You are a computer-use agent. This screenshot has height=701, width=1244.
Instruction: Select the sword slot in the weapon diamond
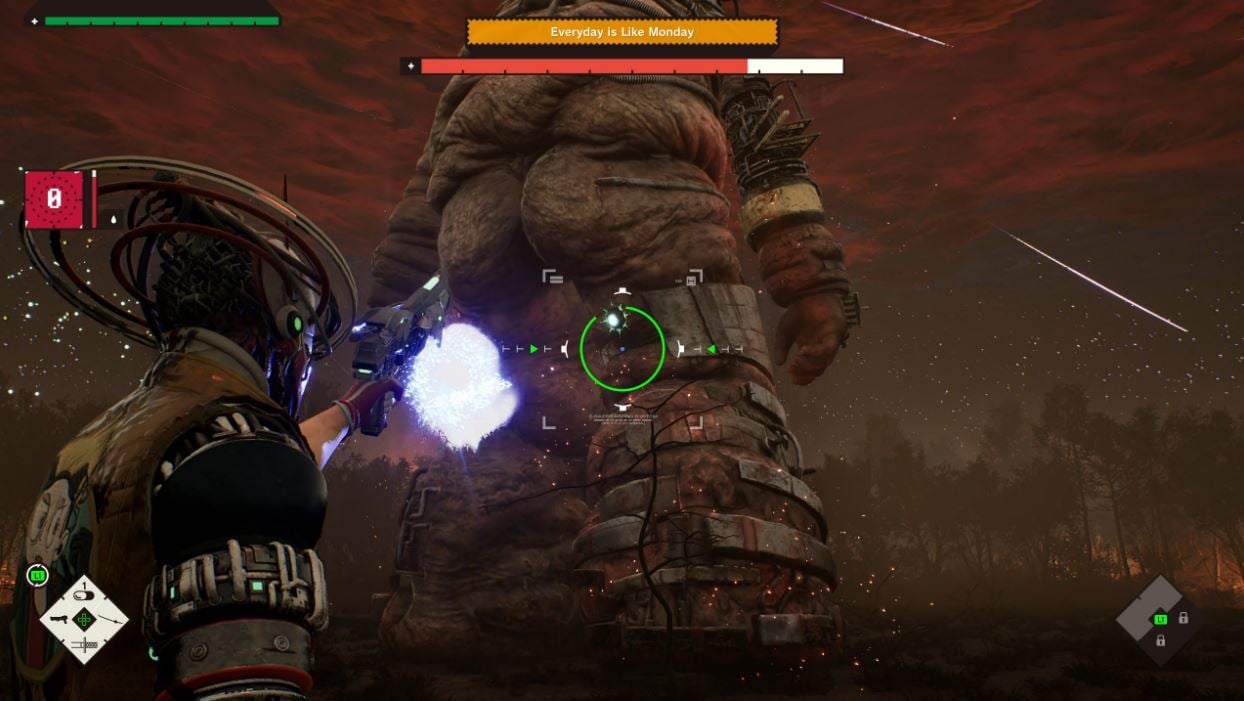coord(84,644)
